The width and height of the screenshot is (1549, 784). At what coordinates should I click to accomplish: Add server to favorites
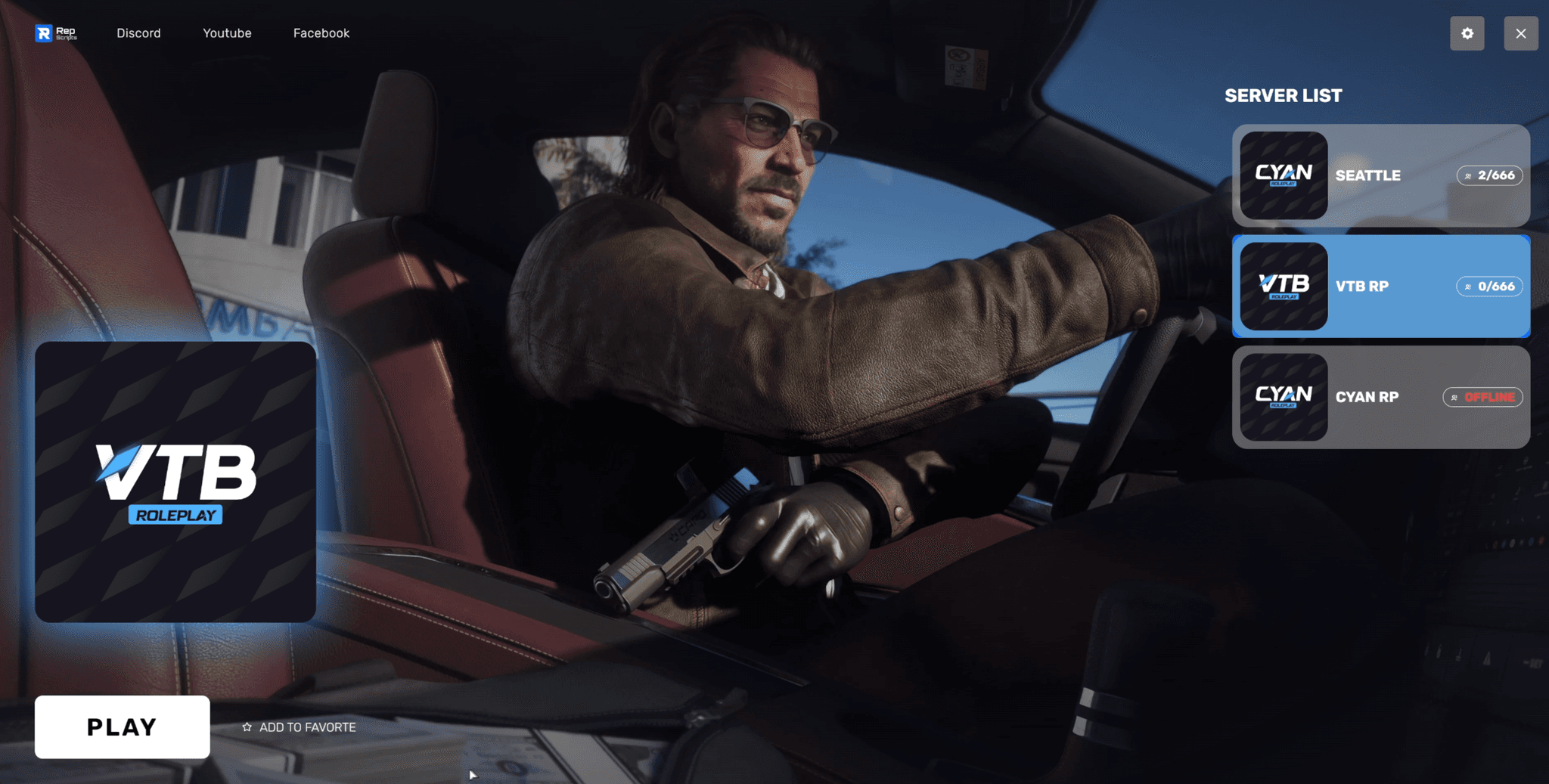[300, 727]
